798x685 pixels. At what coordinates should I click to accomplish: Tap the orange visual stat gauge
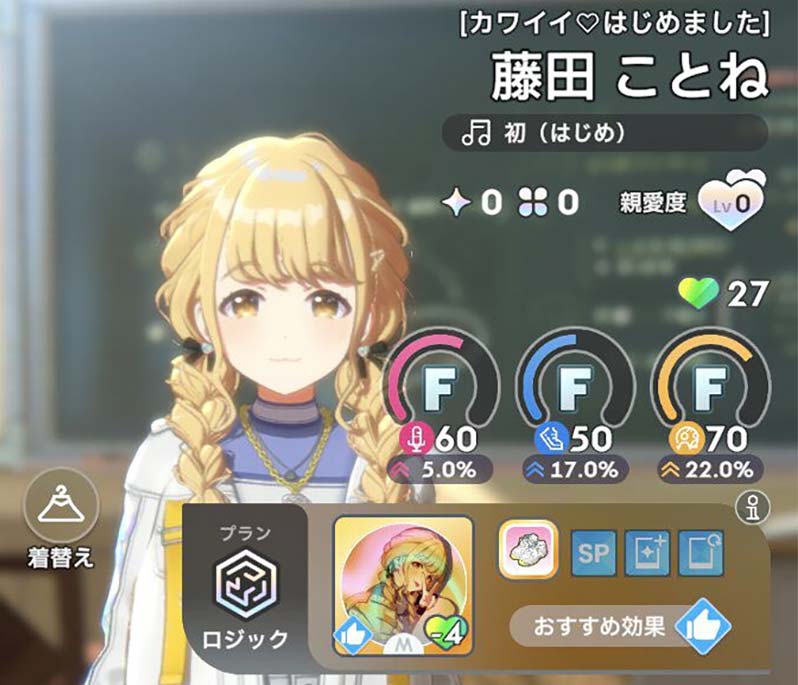710,385
